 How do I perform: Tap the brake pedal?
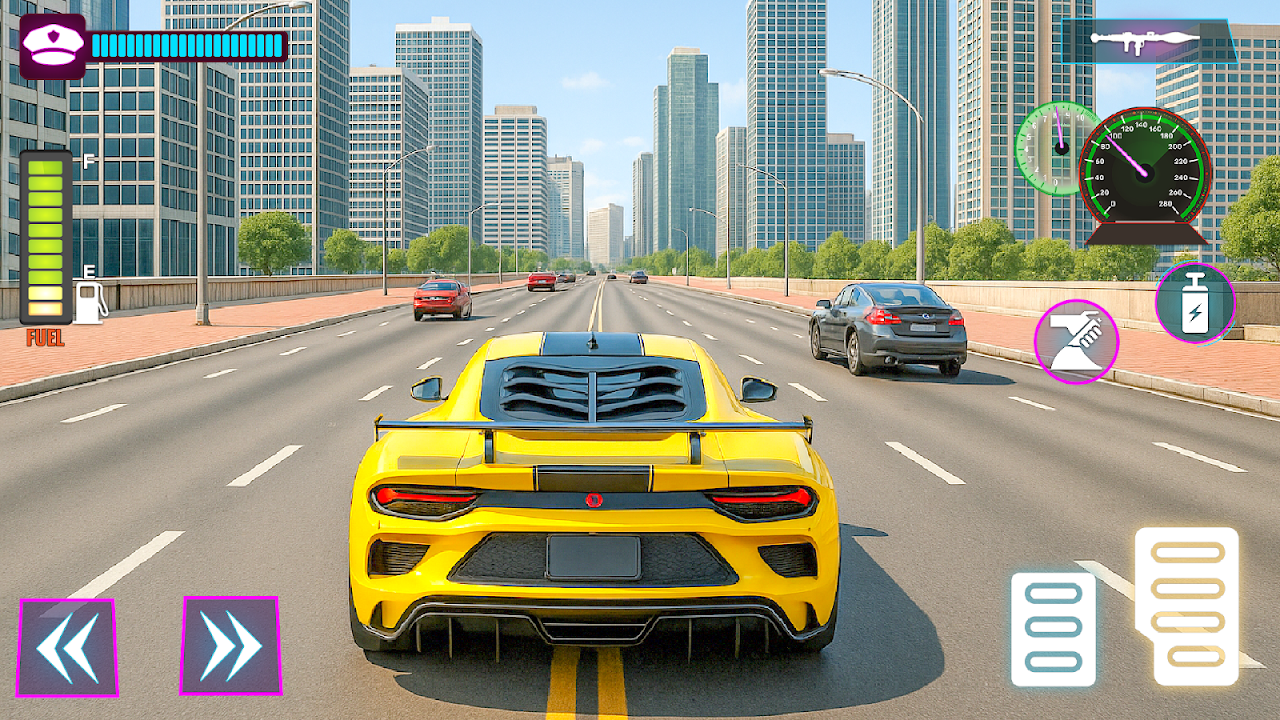coord(1053,628)
